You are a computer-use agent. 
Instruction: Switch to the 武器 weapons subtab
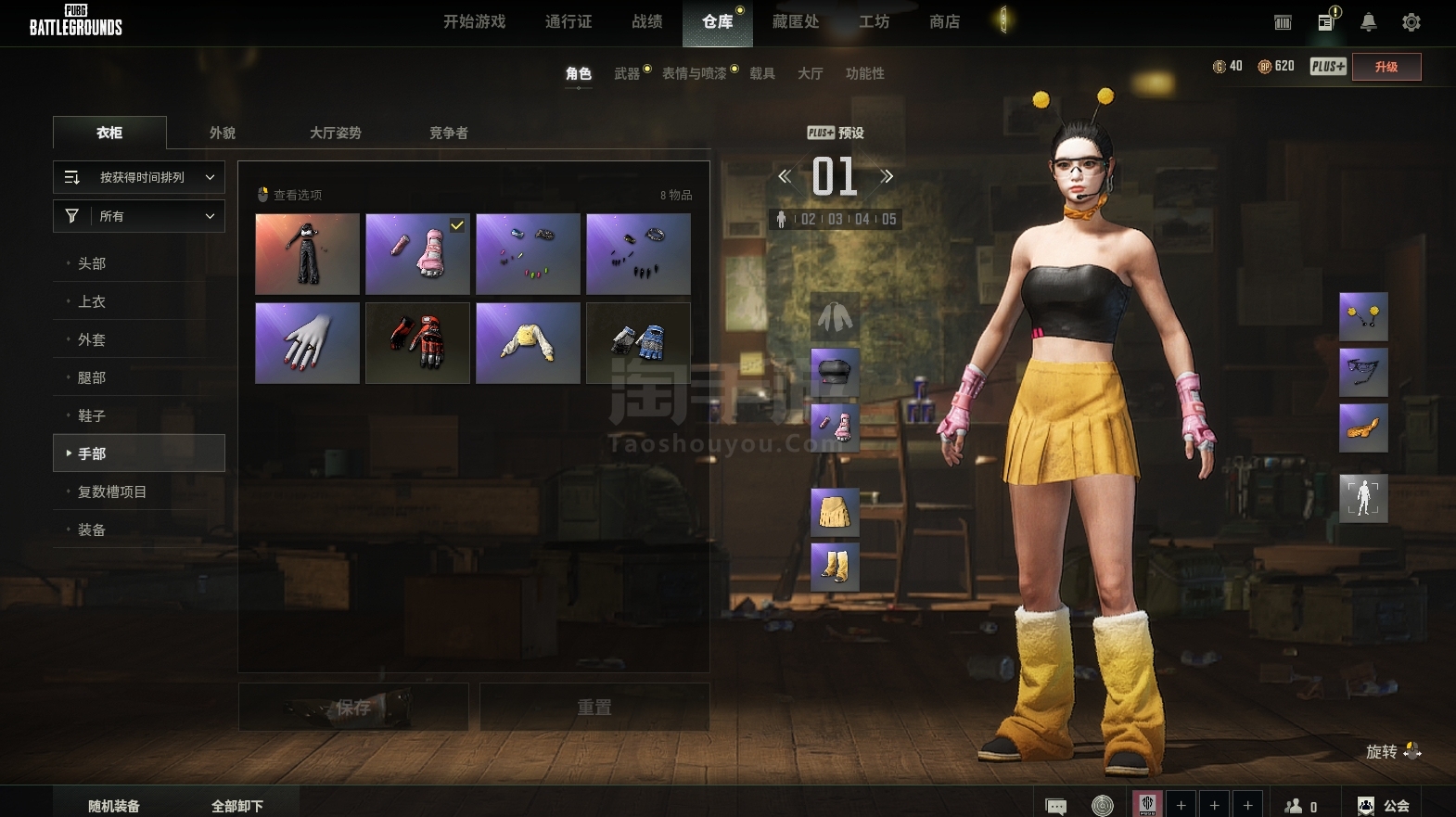point(627,73)
